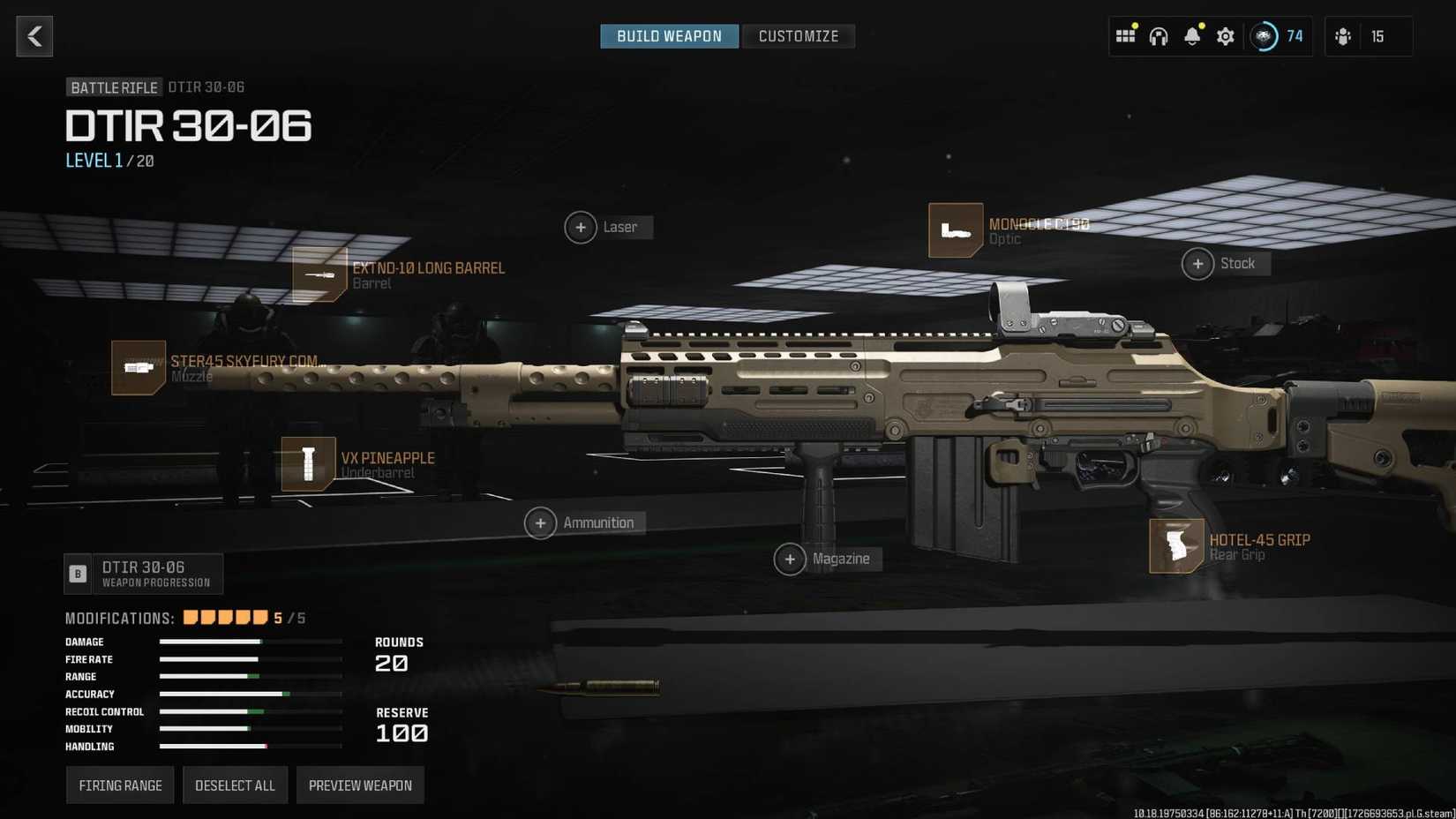Click the Firing Range button
The image size is (1456, 819).
click(120, 785)
